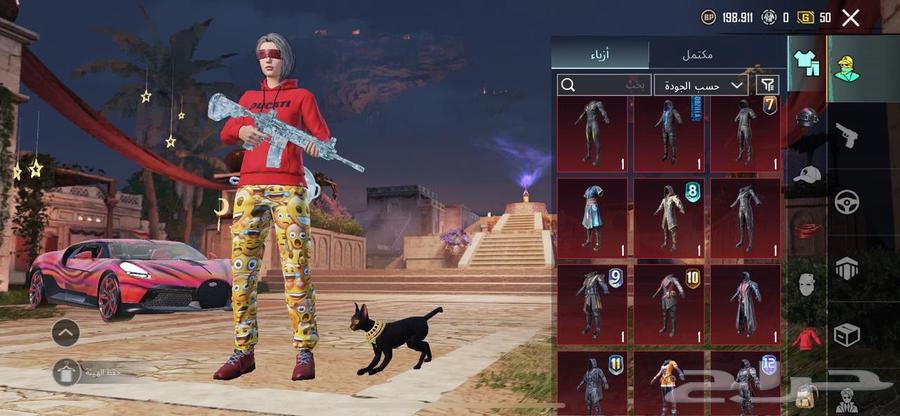Select the outfit with the number 7 badge
The width and height of the screenshot is (900, 416).
pyautogui.click(x=745, y=134)
